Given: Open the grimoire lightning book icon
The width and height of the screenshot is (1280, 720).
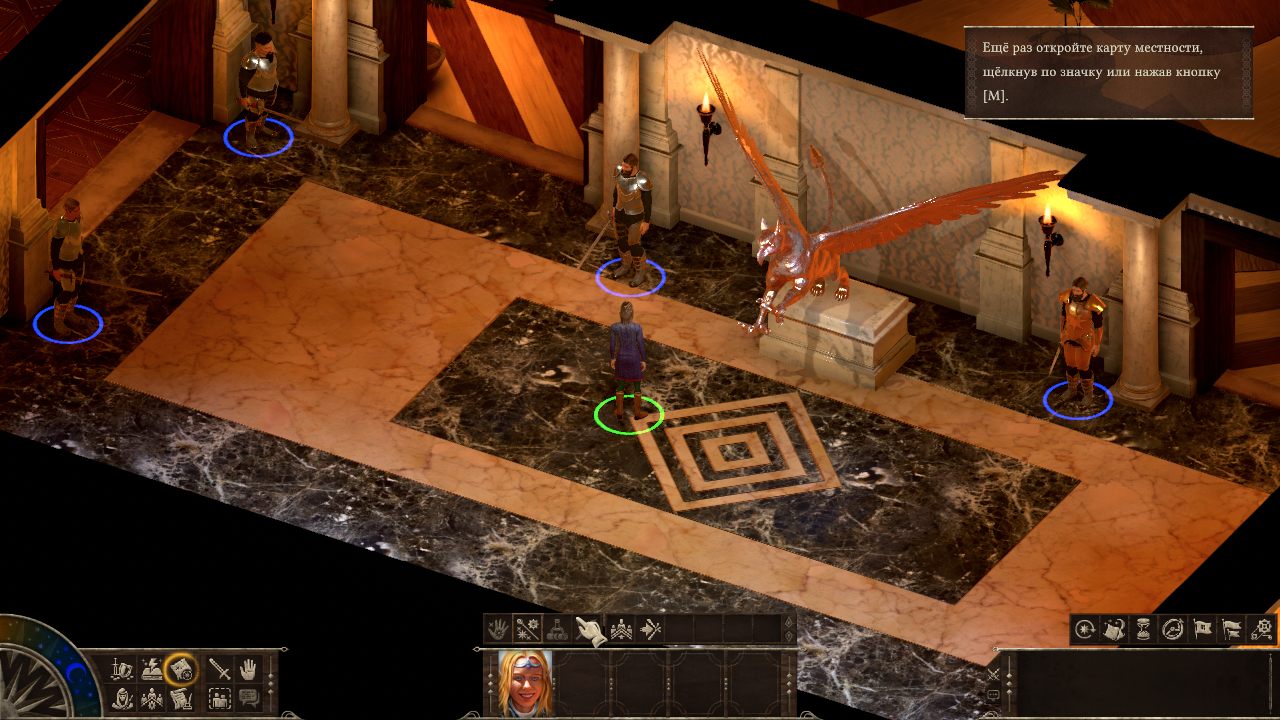Looking at the screenshot, I should tap(152, 667).
